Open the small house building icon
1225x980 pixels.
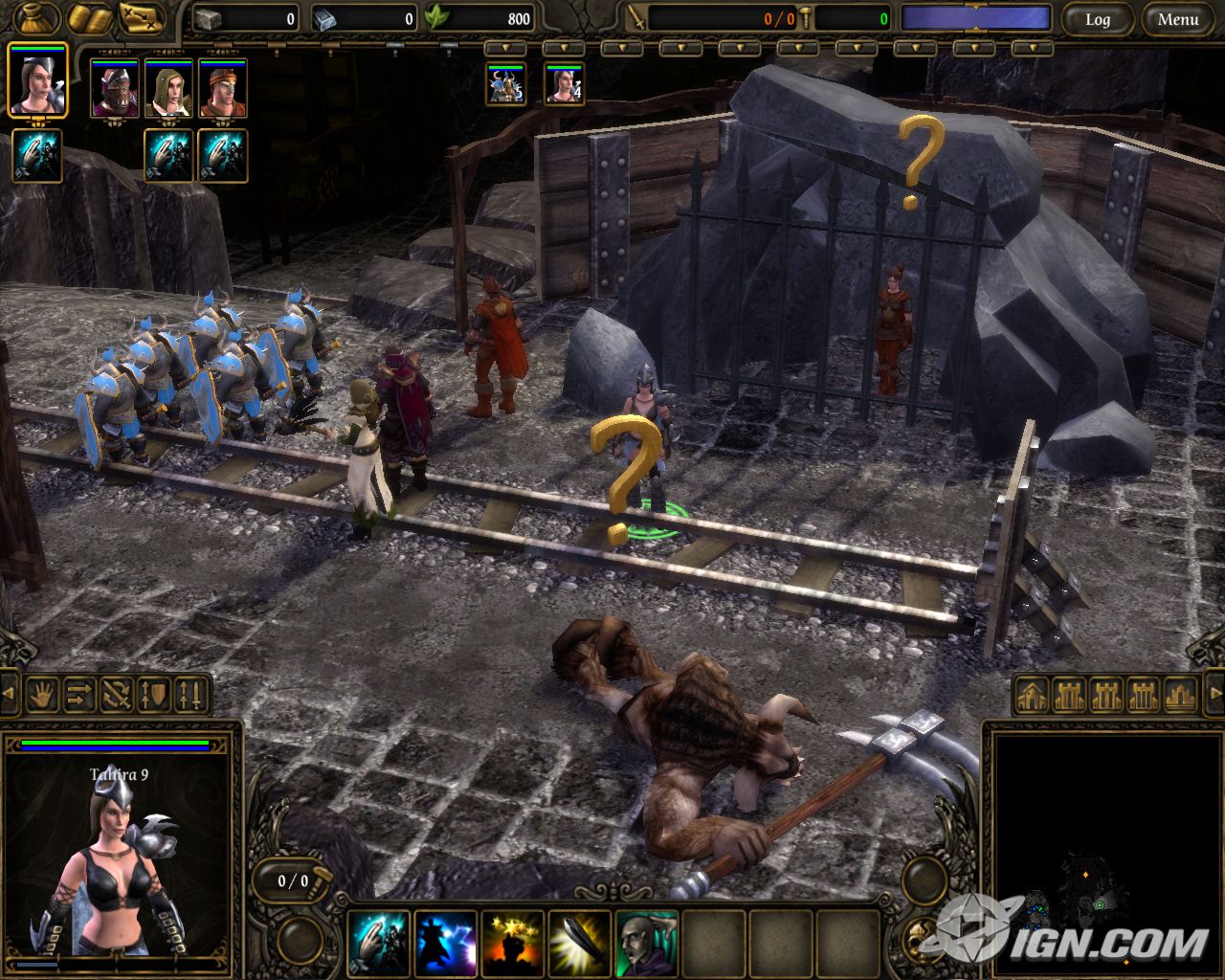click(1031, 697)
